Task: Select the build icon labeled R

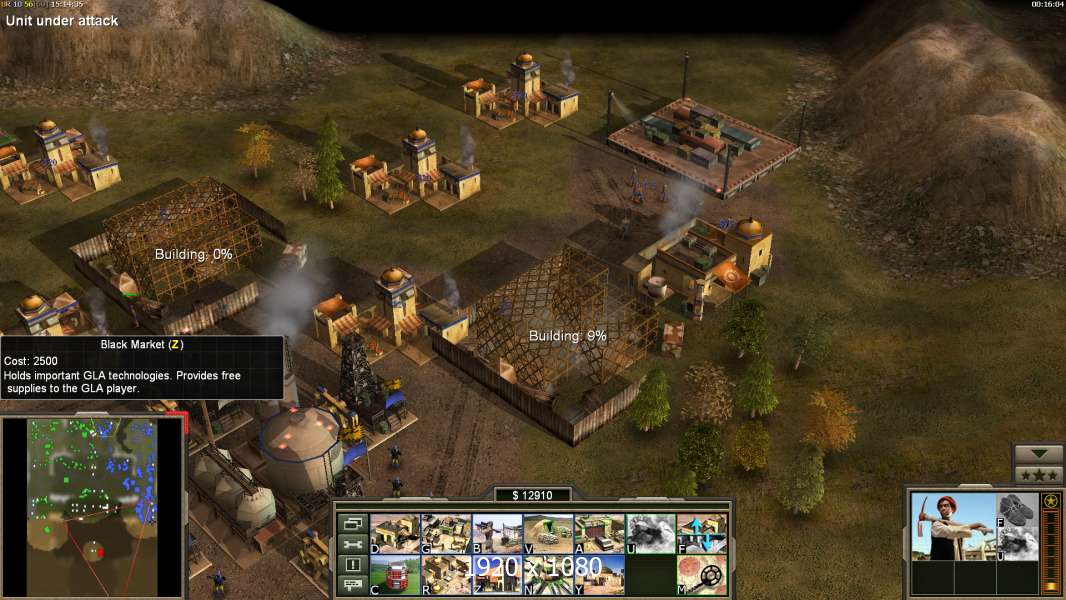Action: coord(446,574)
